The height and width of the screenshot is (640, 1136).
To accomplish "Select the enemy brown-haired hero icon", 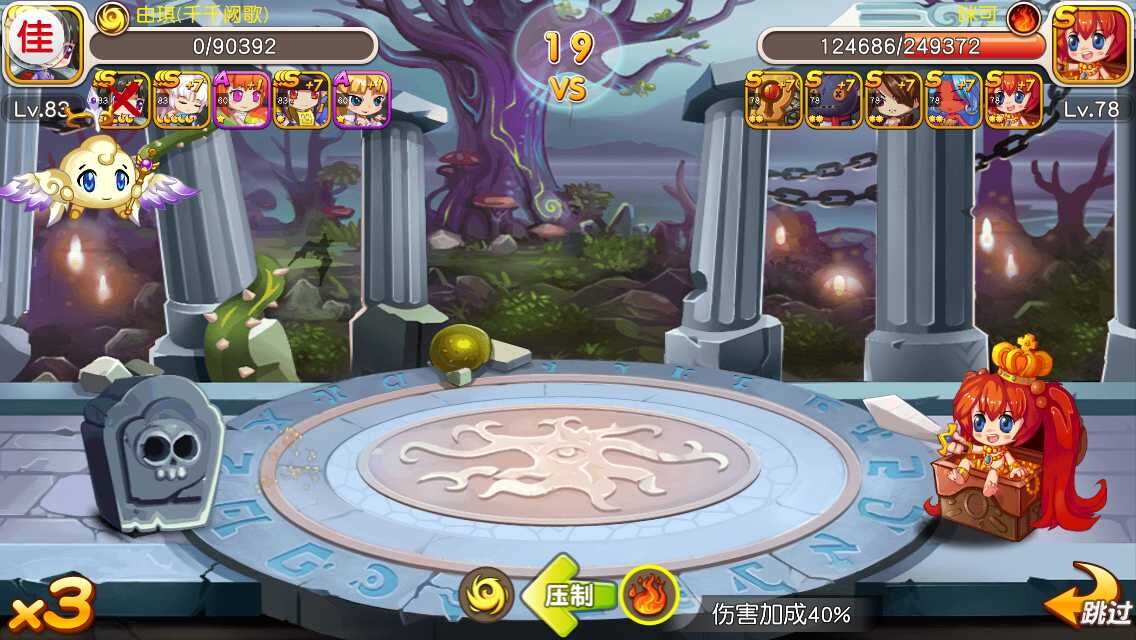I will 894,100.
